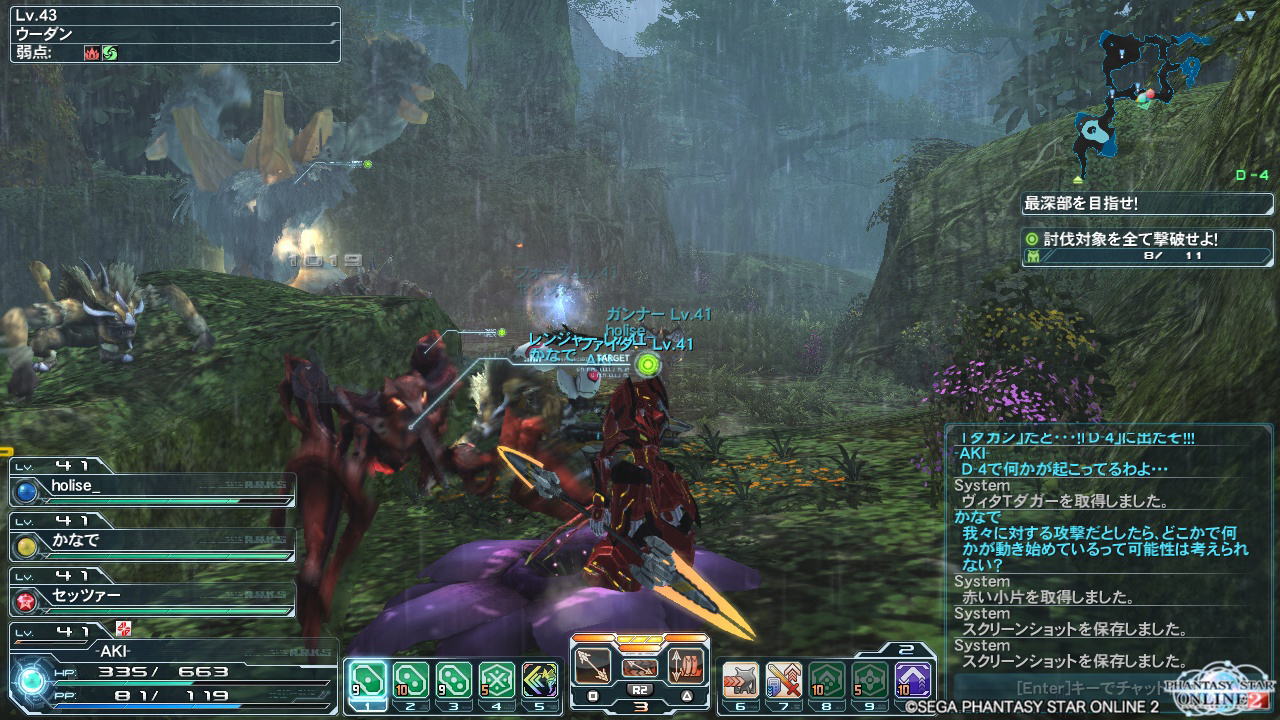
Task: Use the green two-dot item in slot 2
Action: tap(410, 679)
